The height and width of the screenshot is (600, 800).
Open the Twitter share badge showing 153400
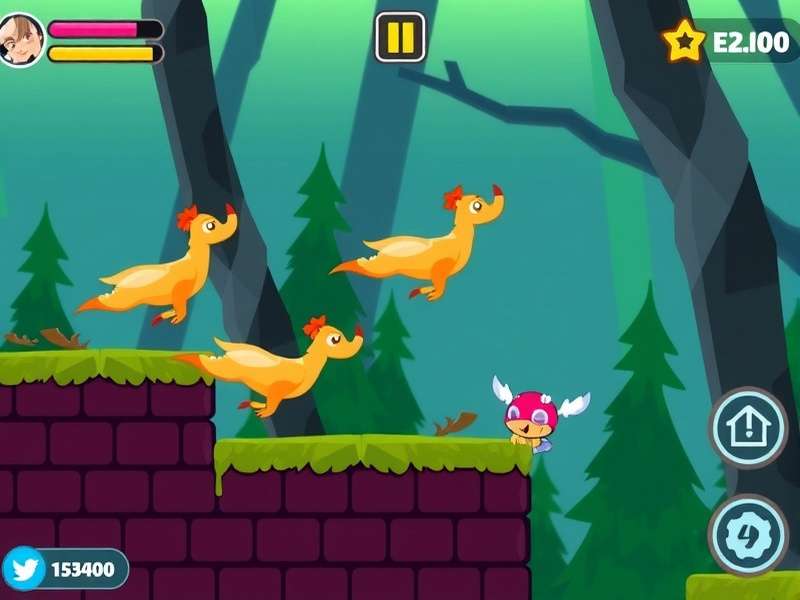pos(65,569)
